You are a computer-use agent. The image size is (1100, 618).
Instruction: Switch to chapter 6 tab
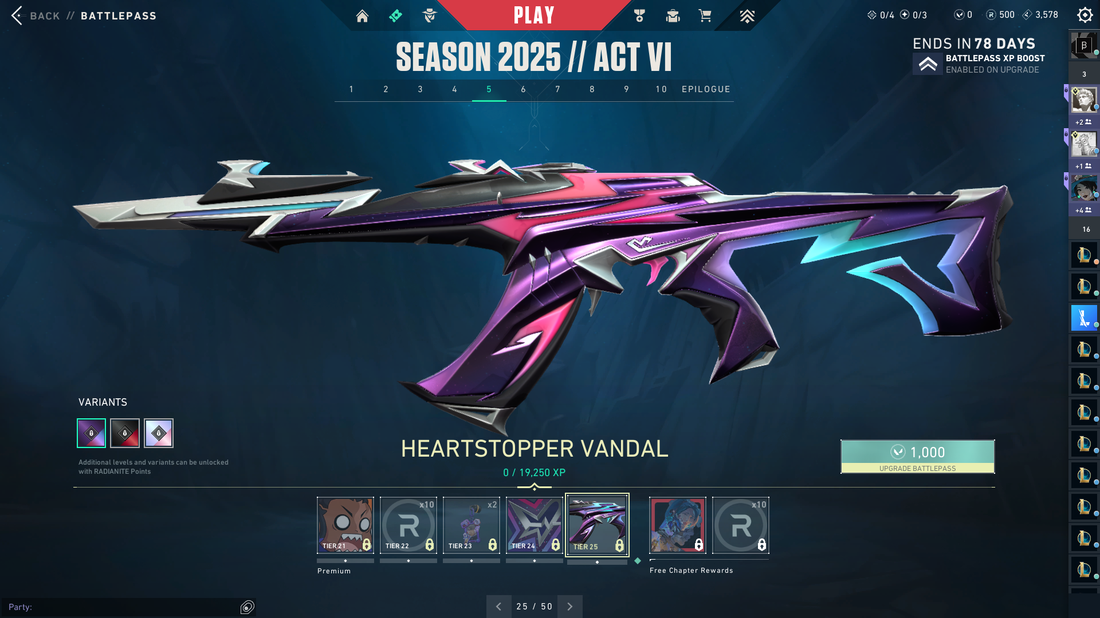[x=523, y=89]
